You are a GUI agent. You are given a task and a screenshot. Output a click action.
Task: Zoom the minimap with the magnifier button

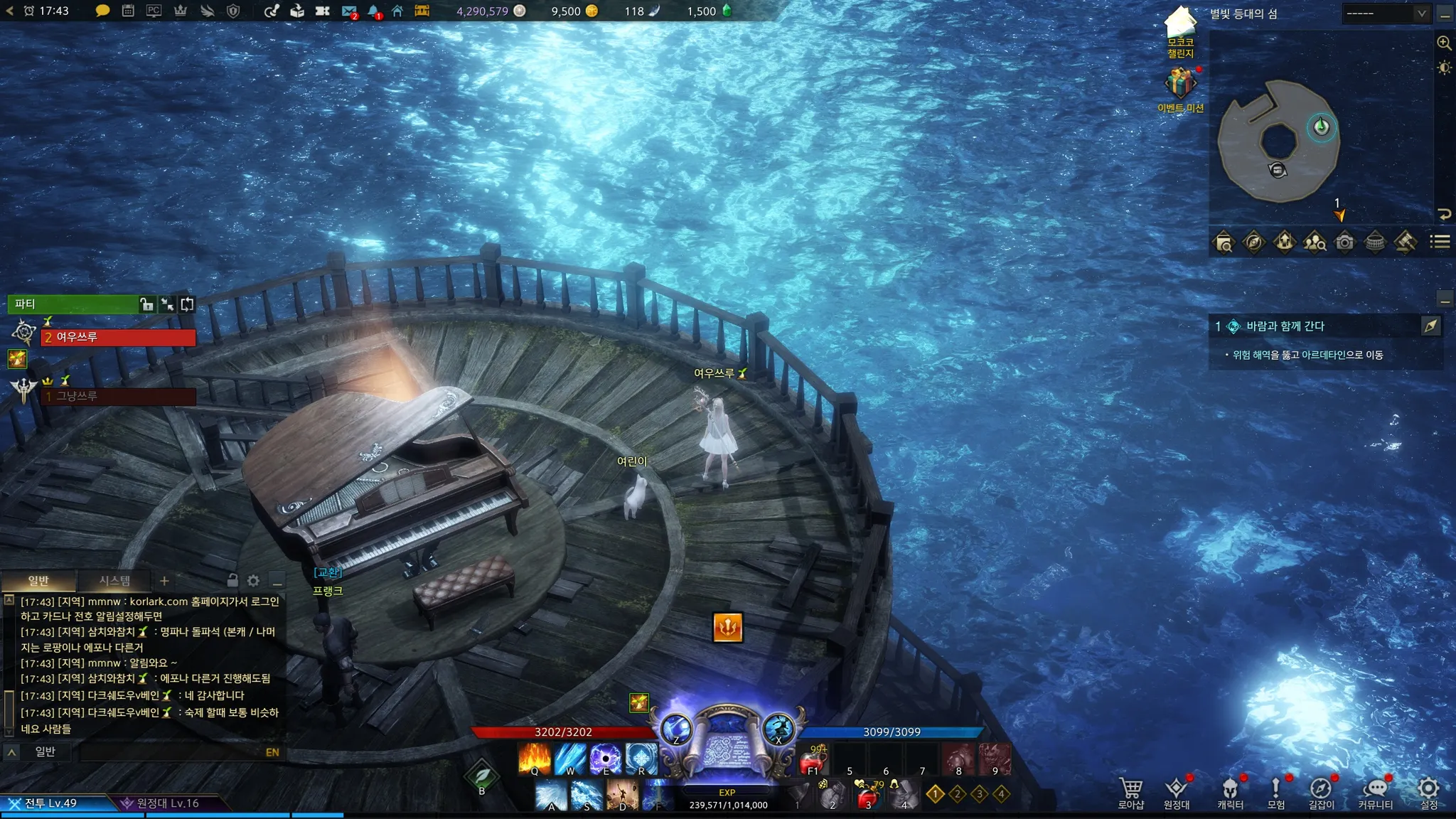click(1444, 43)
